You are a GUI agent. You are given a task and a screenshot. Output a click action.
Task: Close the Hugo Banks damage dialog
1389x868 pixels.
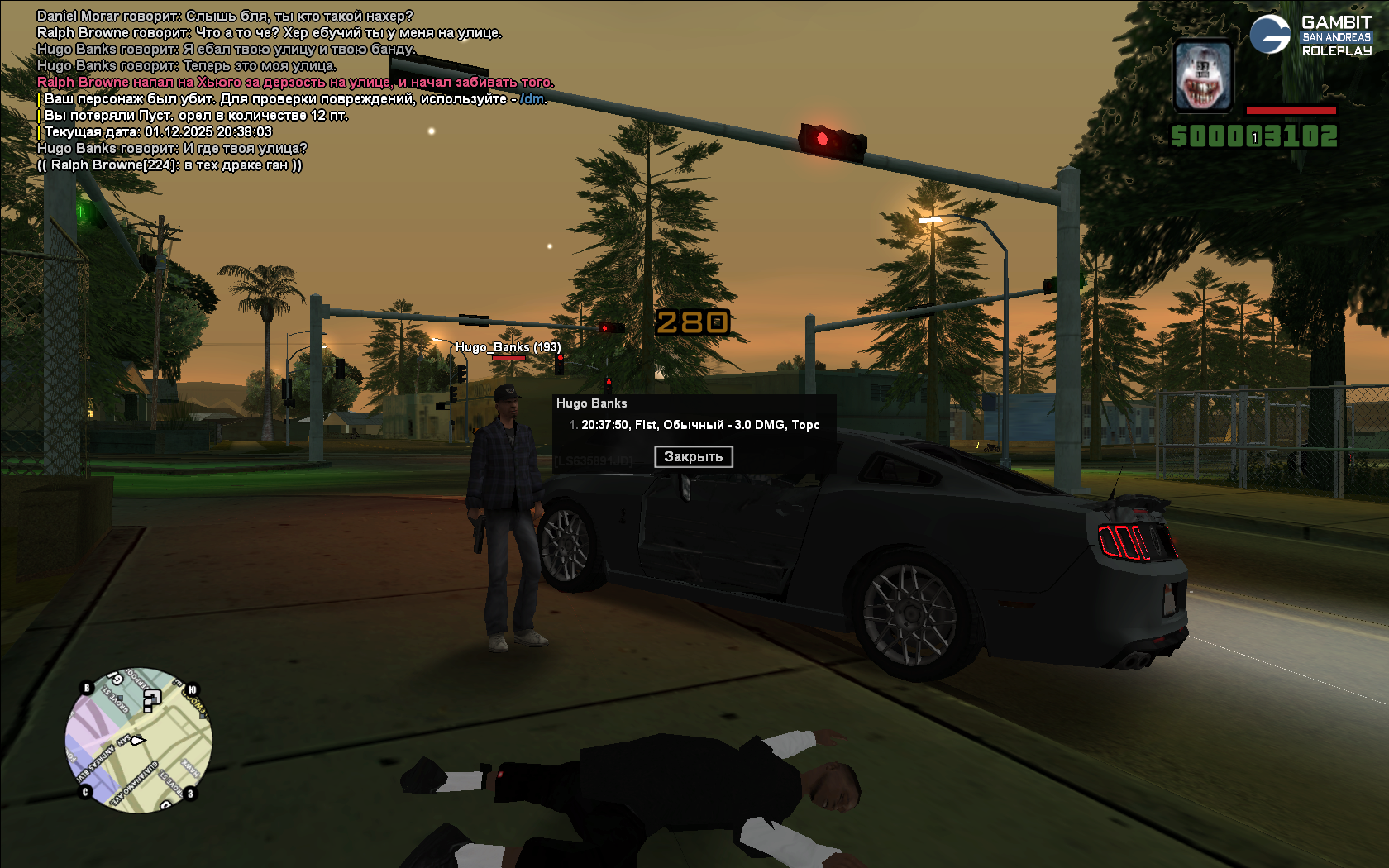tap(693, 456)
